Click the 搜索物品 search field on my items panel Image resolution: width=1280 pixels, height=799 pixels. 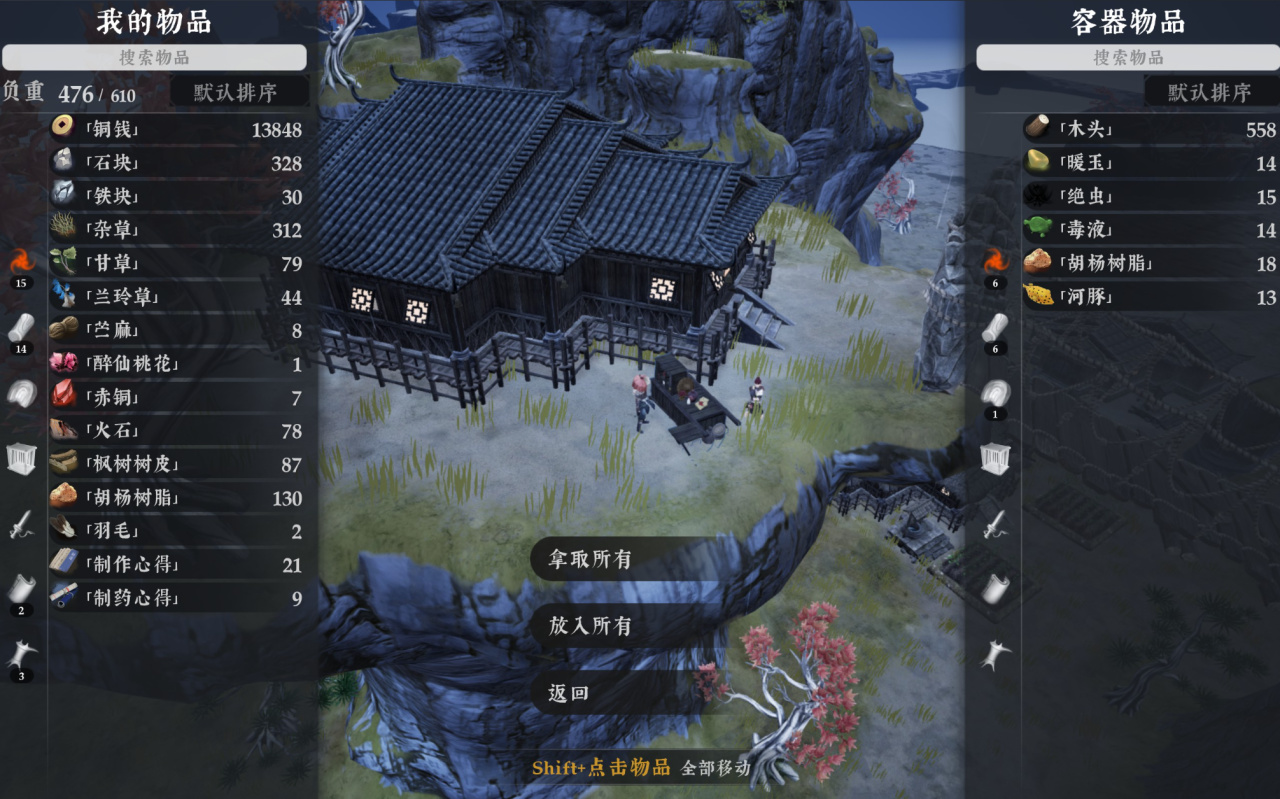click(x=156, y=57)
